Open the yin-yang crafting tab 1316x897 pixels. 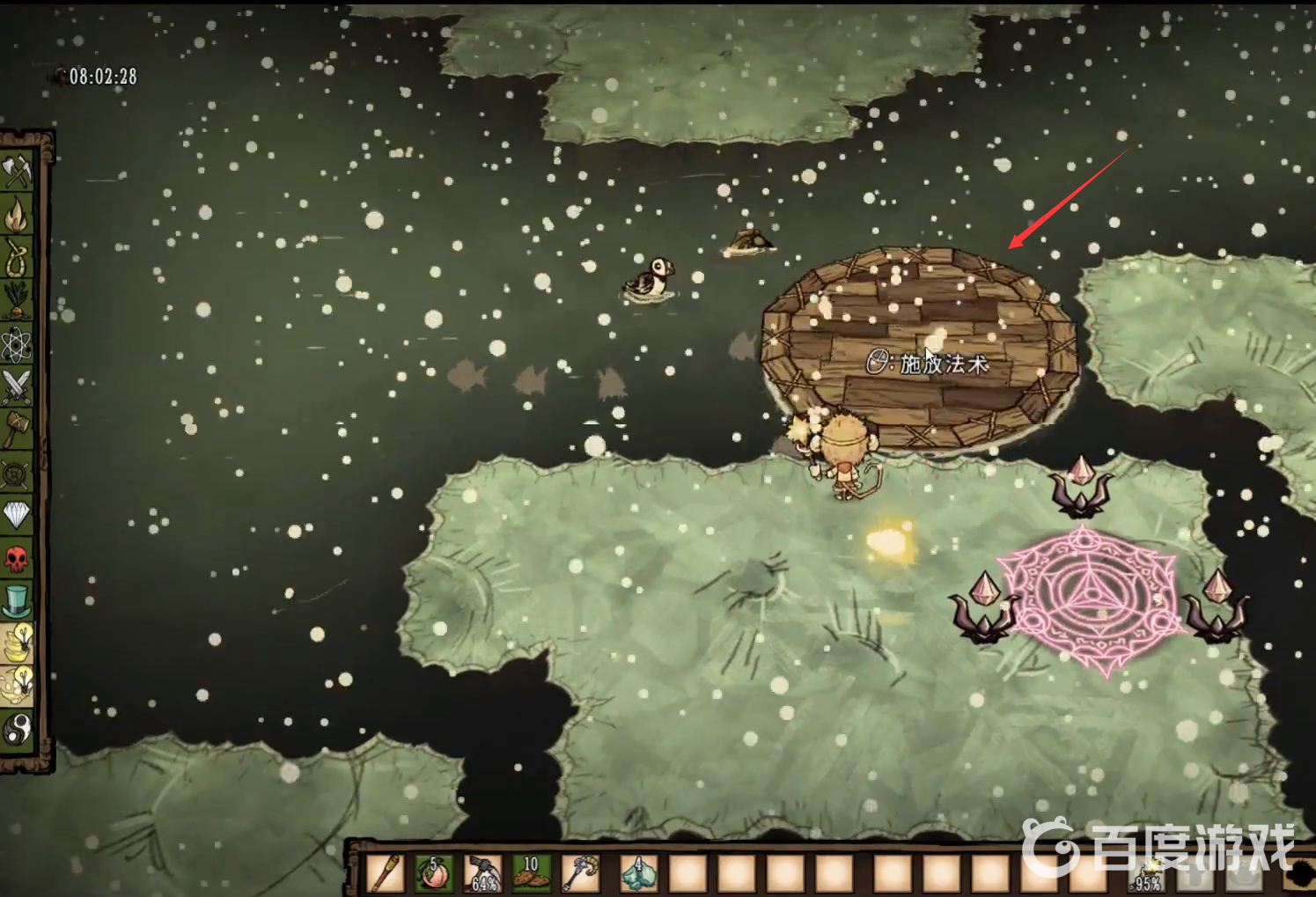click(17, 730)
